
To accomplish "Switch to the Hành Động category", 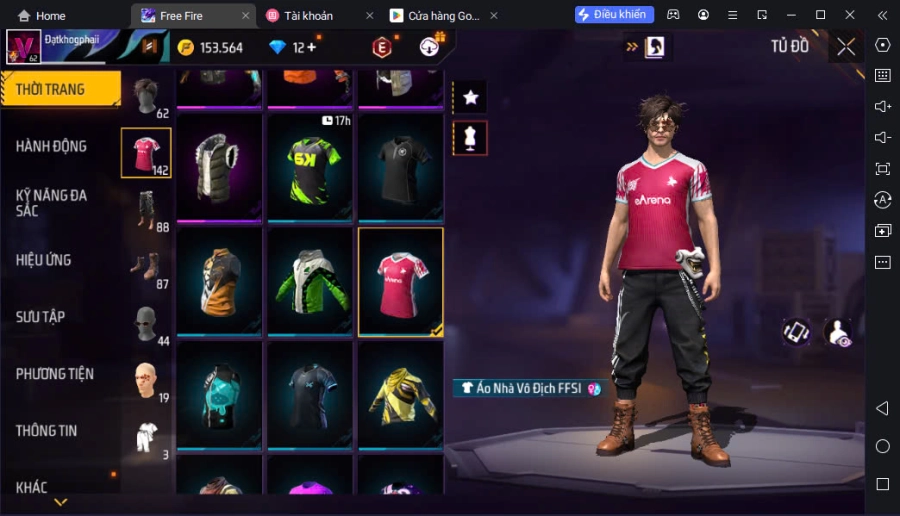I will (x=51, y=146).
